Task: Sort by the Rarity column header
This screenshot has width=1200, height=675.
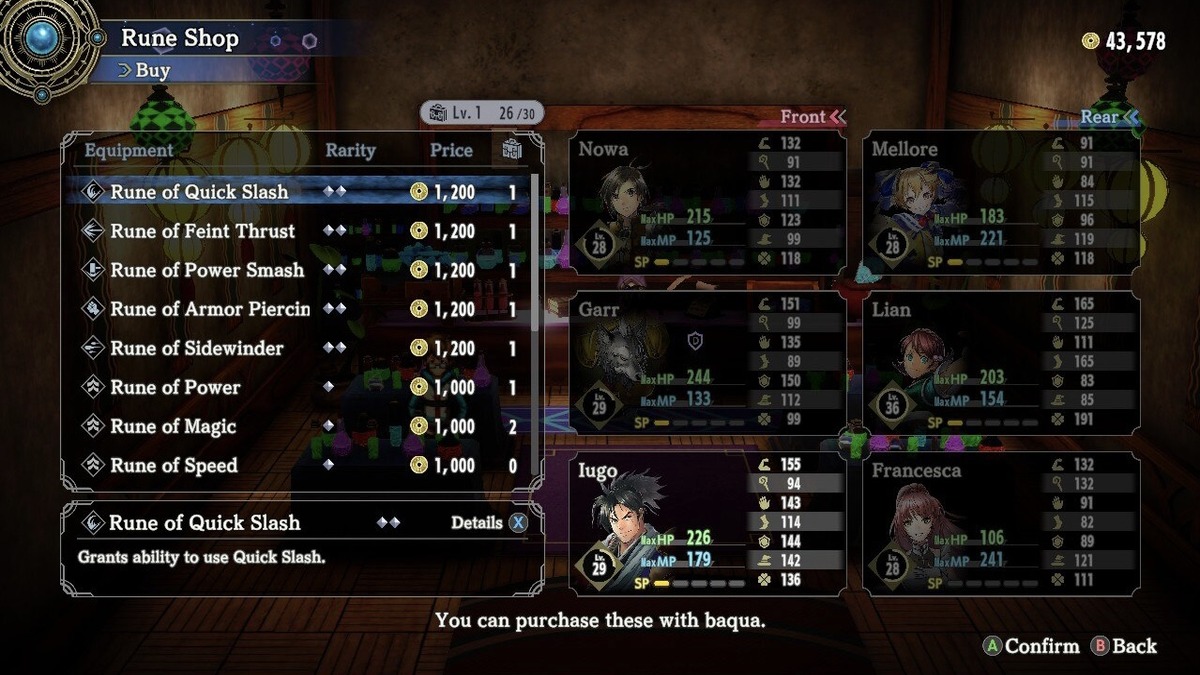Action: [x=350, y=151]
